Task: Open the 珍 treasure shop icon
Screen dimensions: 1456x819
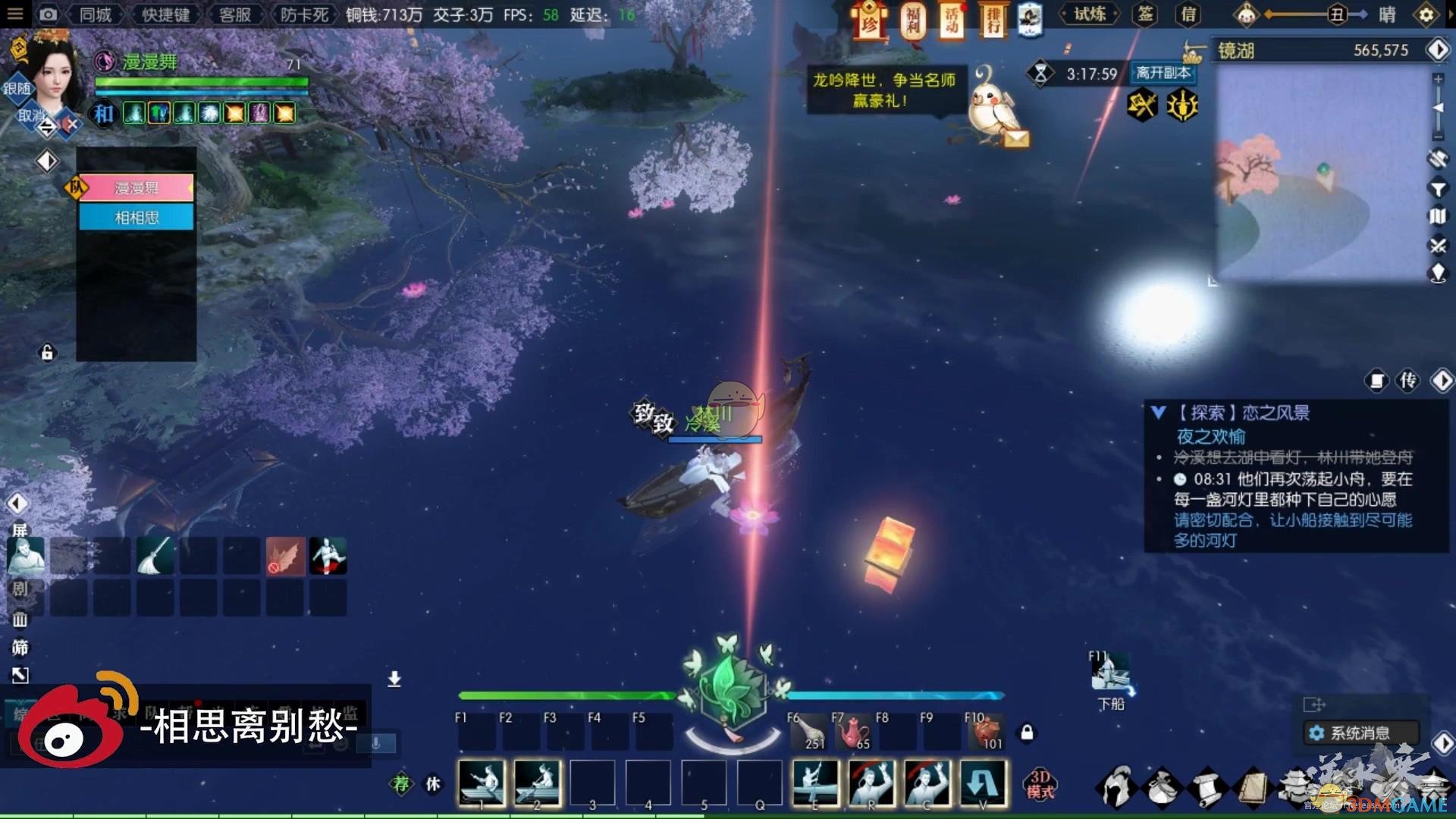Action: click(x=870, y=20)
